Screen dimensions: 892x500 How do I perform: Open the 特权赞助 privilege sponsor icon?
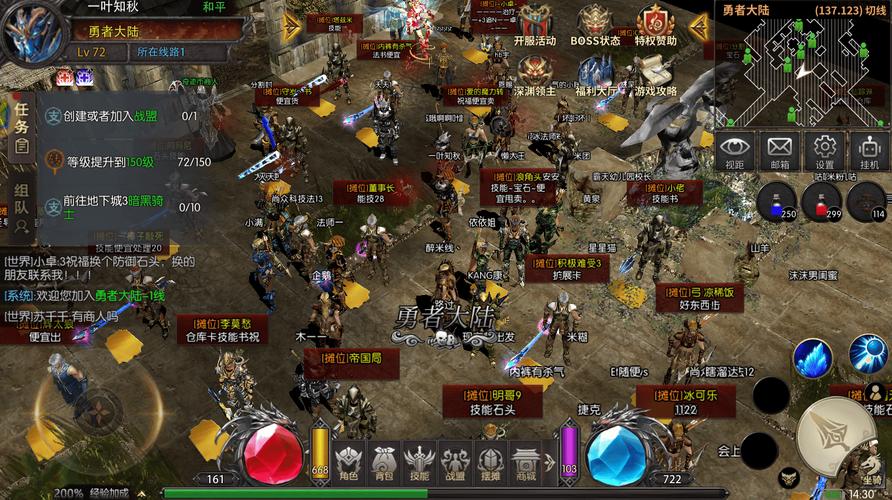pos(656,24)
